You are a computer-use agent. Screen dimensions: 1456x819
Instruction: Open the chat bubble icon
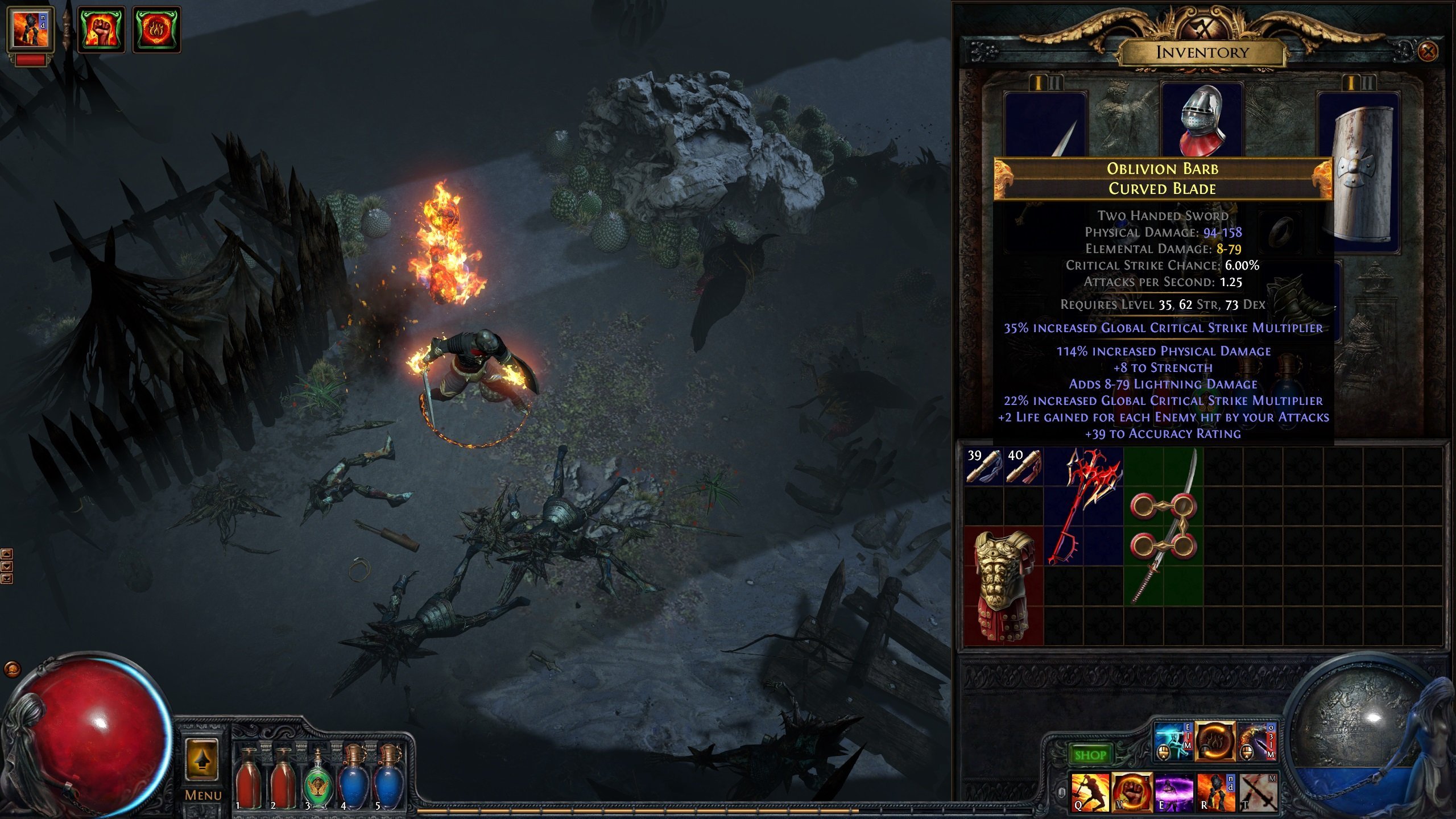[12, 669]
